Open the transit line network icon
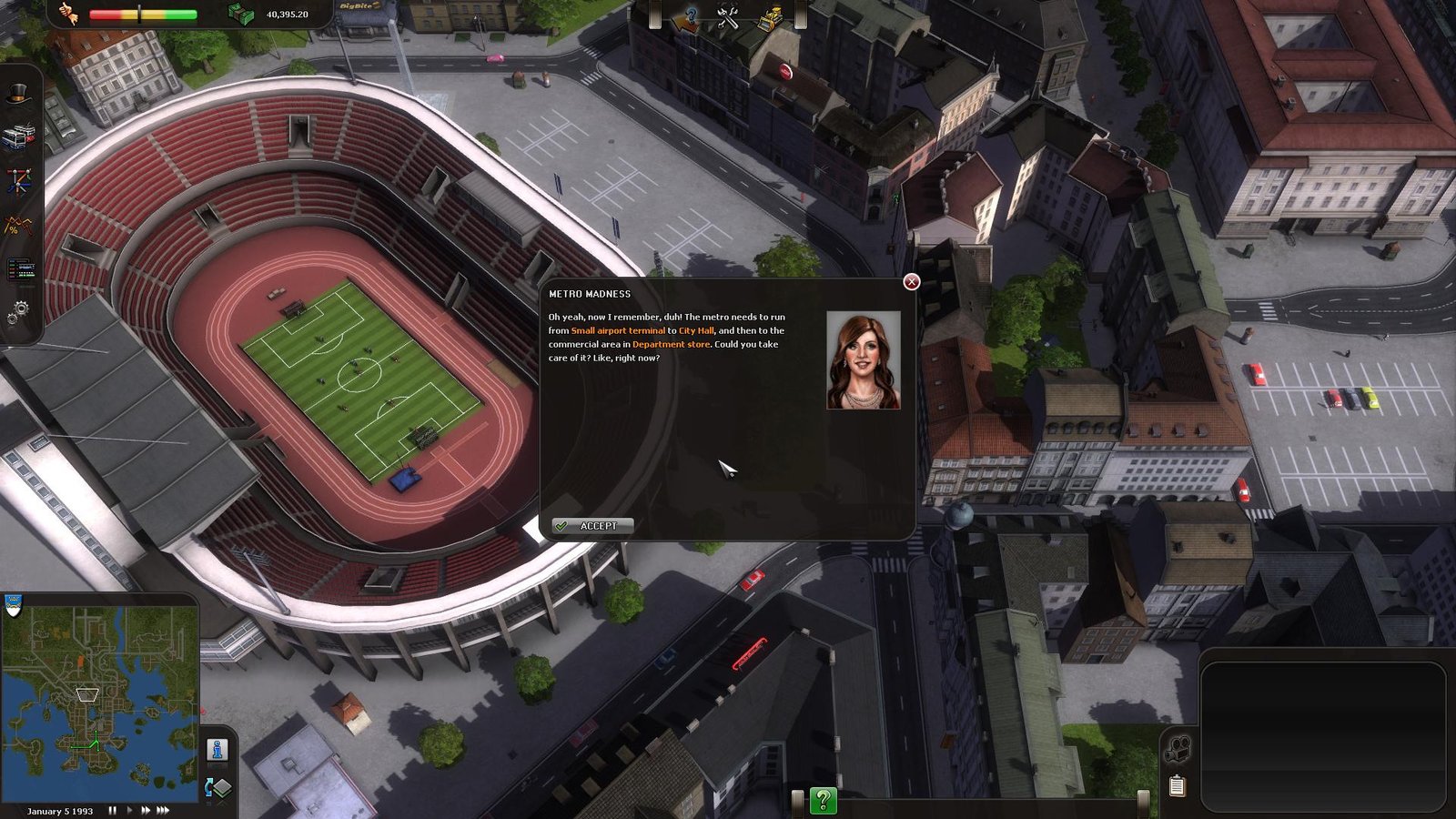1456x819 pixels. 18,180
